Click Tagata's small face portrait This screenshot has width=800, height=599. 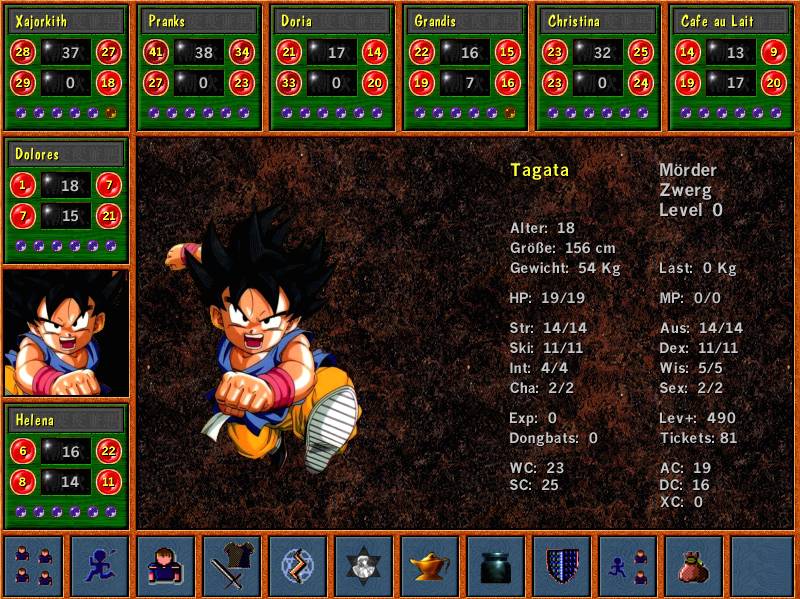tap(67, 333)
